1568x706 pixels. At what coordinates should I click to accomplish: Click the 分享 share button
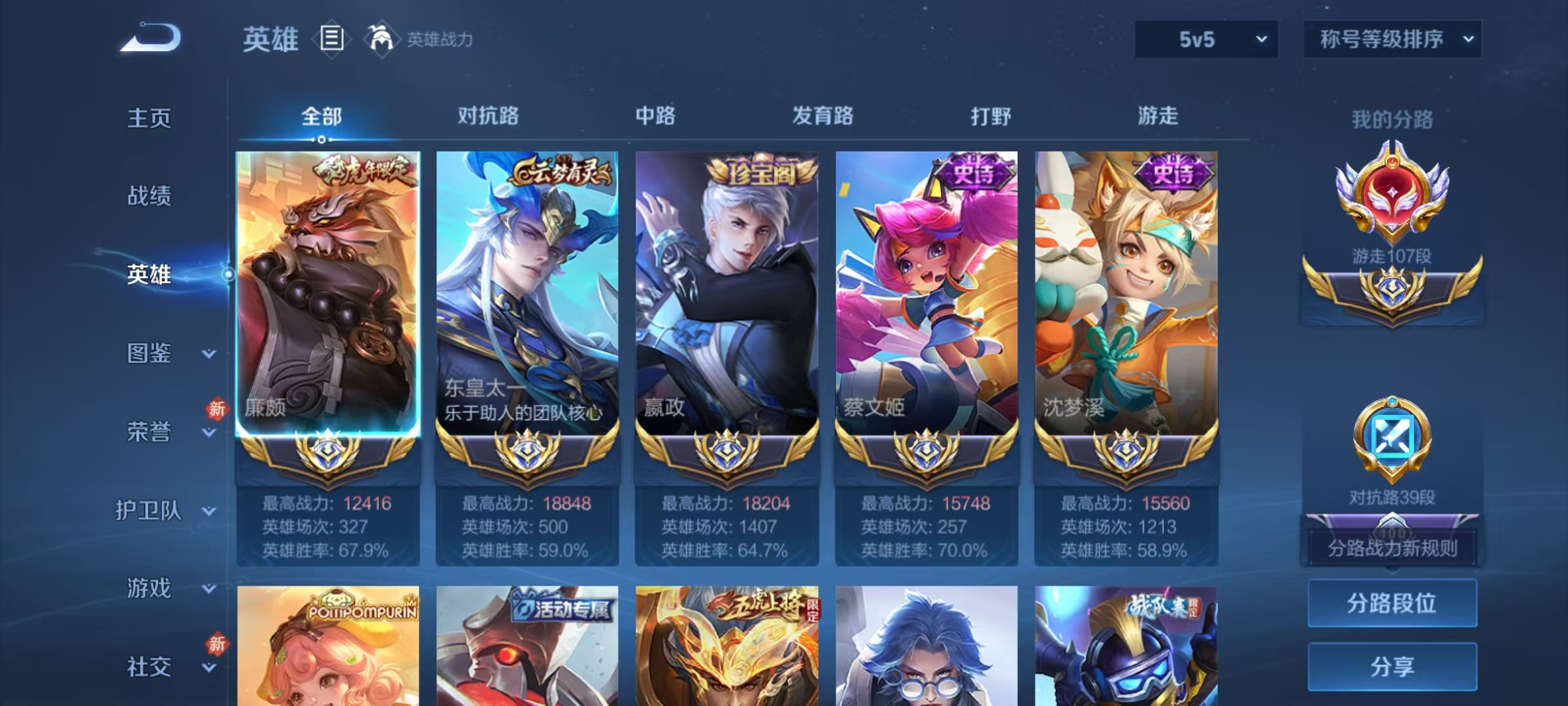[1392, 667]
